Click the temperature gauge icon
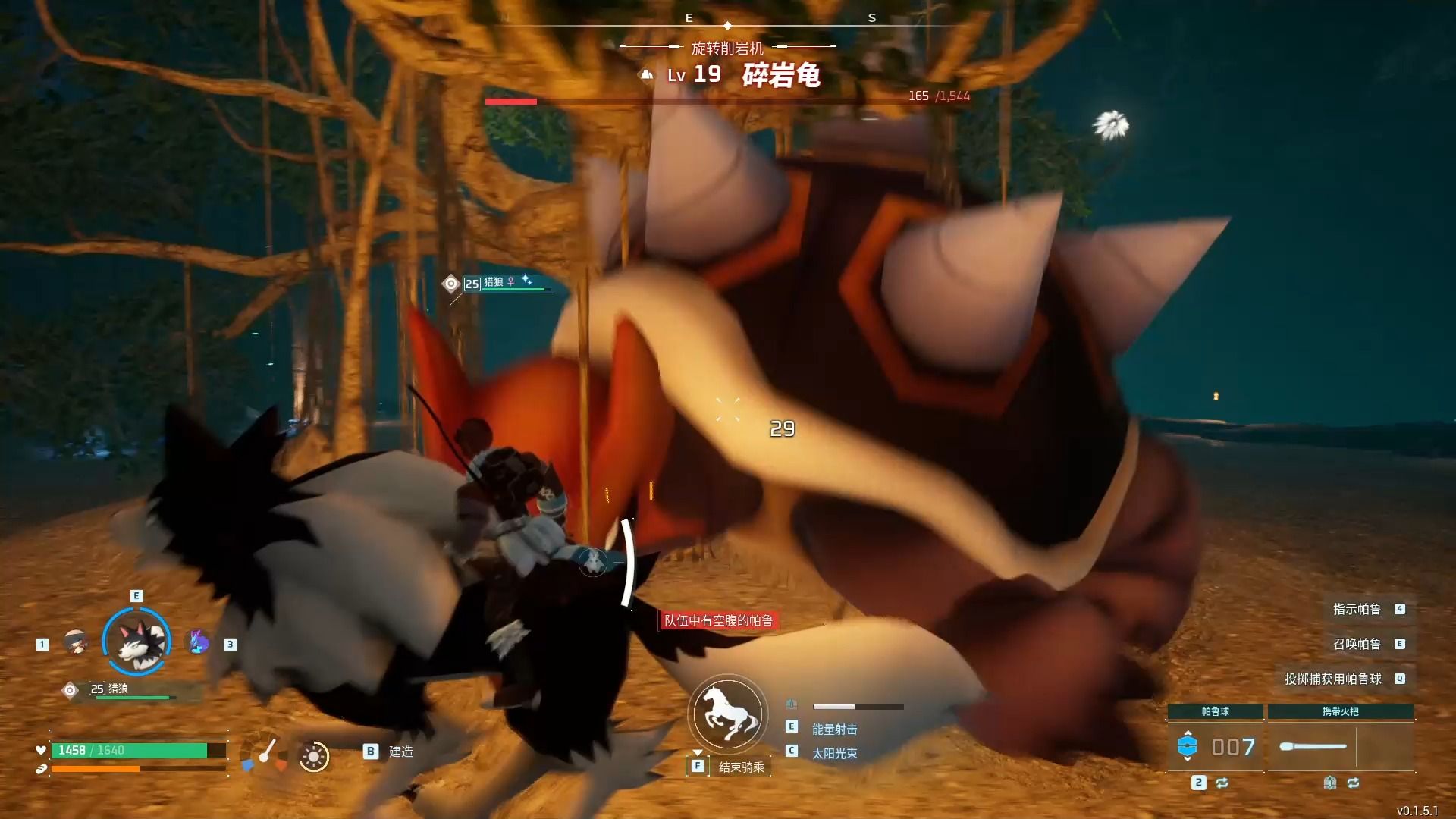Image resolution: width=1456 pixels, height=819 pixels. [265, 754]
